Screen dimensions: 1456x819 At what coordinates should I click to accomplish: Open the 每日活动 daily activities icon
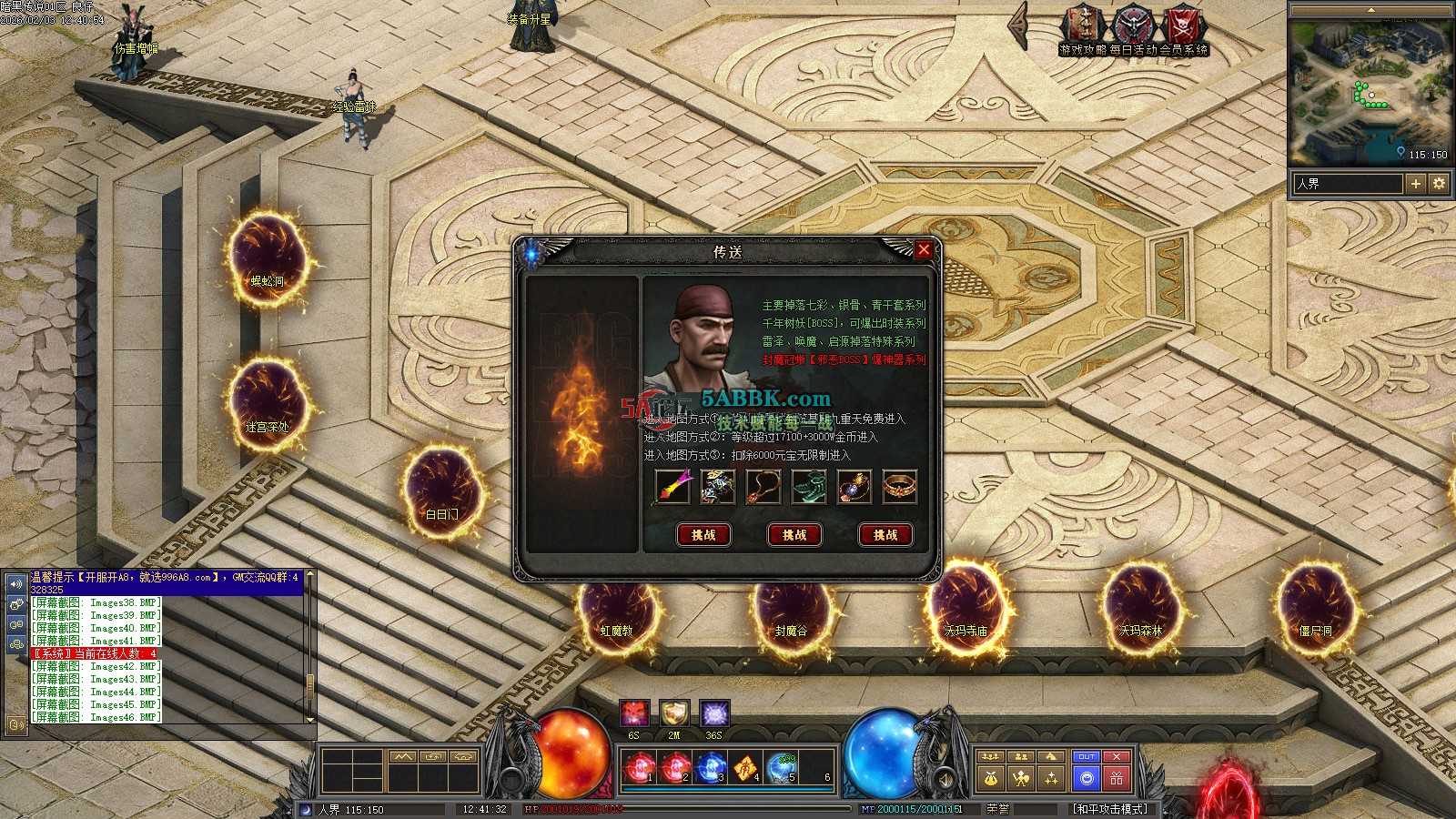tap(1133, 29)
